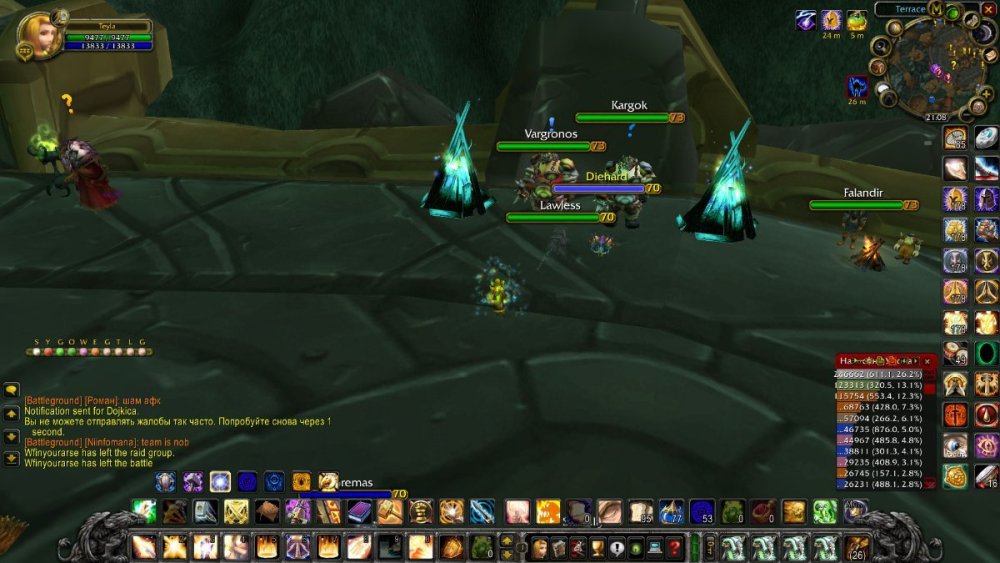Use the bandage item with count 16

986,476
